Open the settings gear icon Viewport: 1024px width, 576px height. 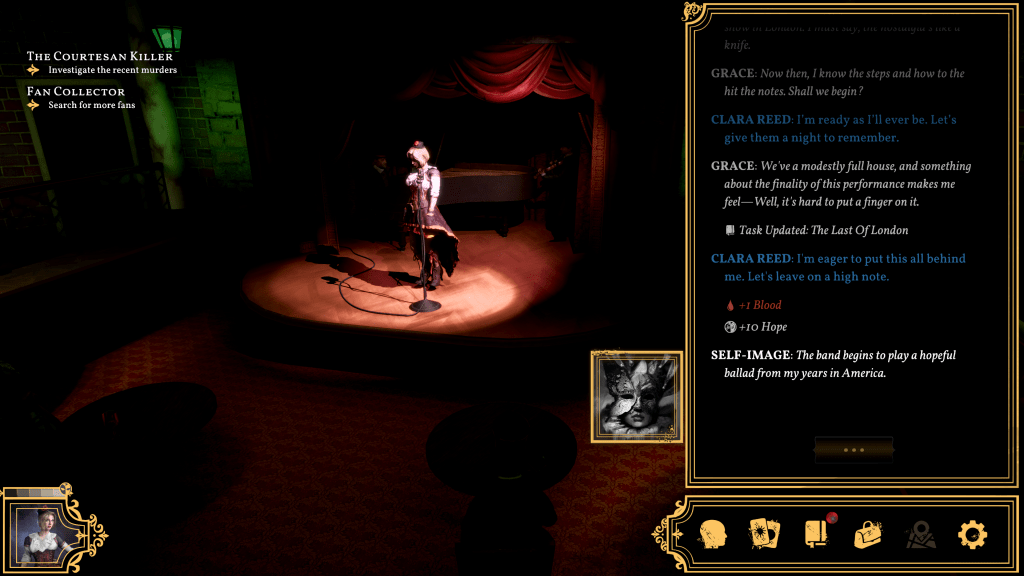point(972,535)
